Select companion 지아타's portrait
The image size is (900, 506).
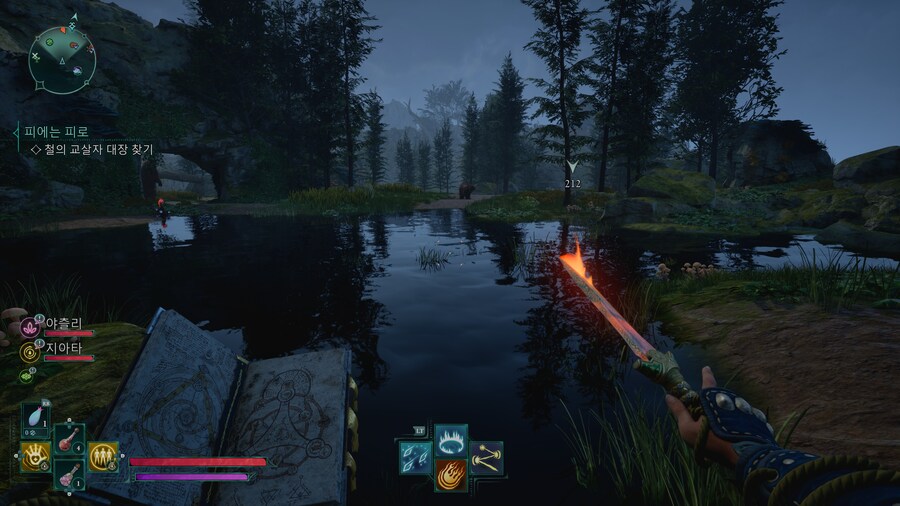[x=30, y=351]
